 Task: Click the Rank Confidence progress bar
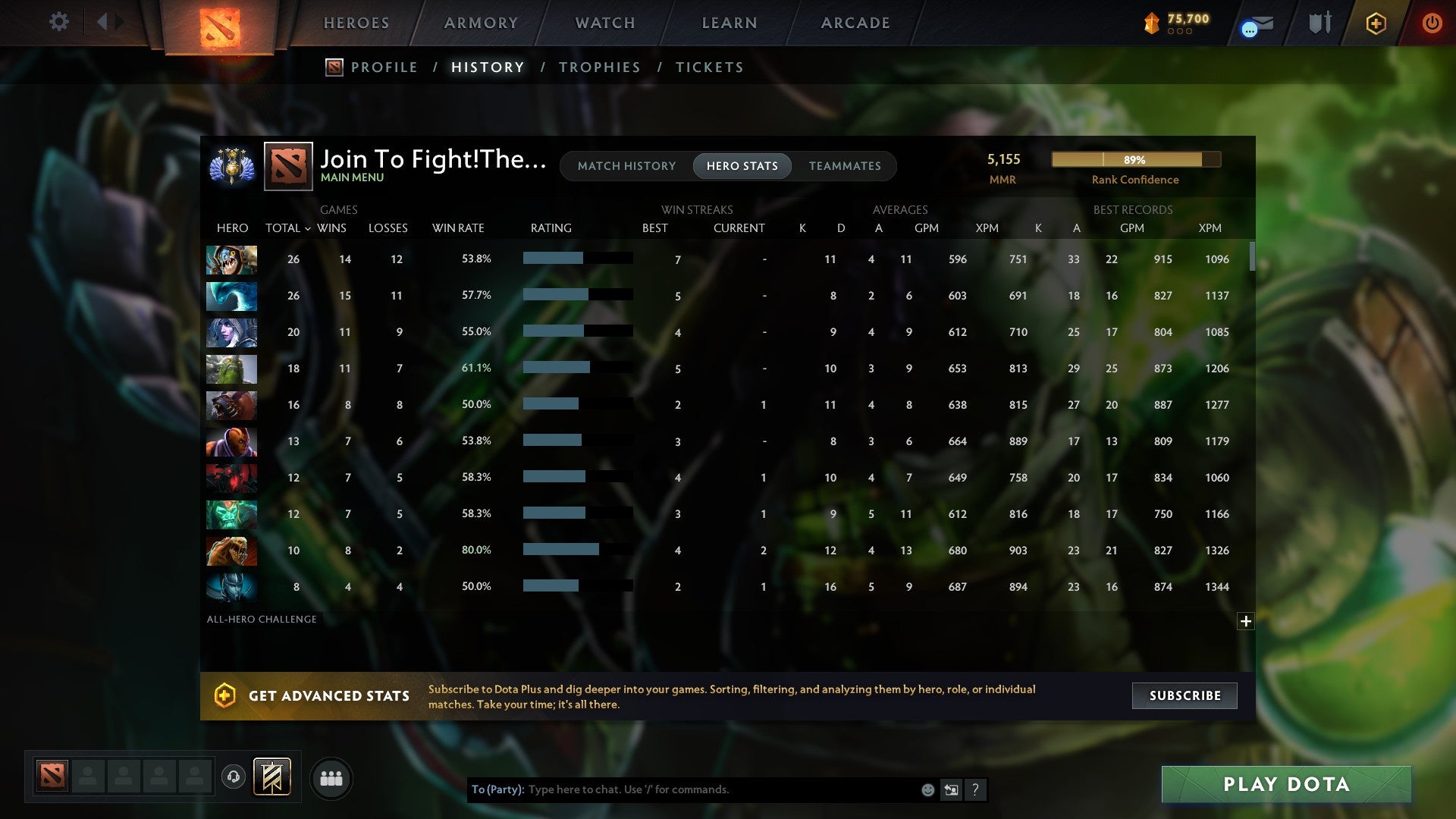click(x=1135, y=160)
